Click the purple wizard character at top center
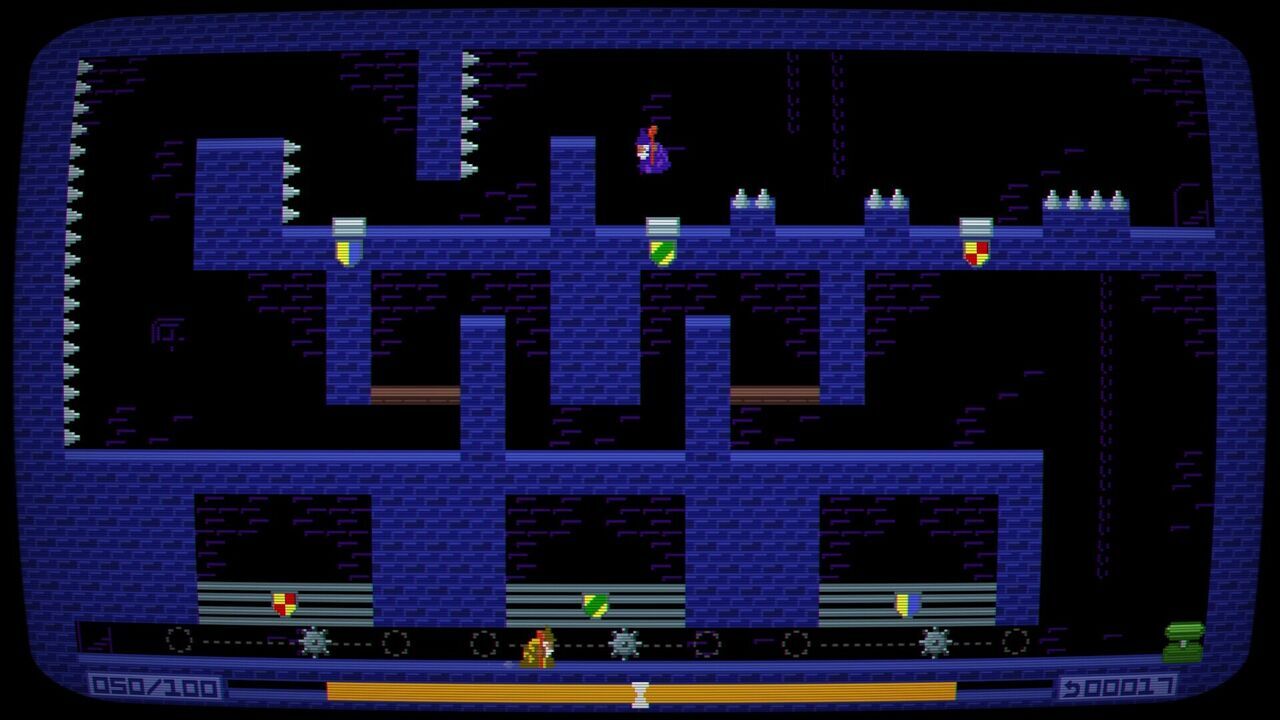1280x720 pixels. pyautogui.click(x=650, y=150)
